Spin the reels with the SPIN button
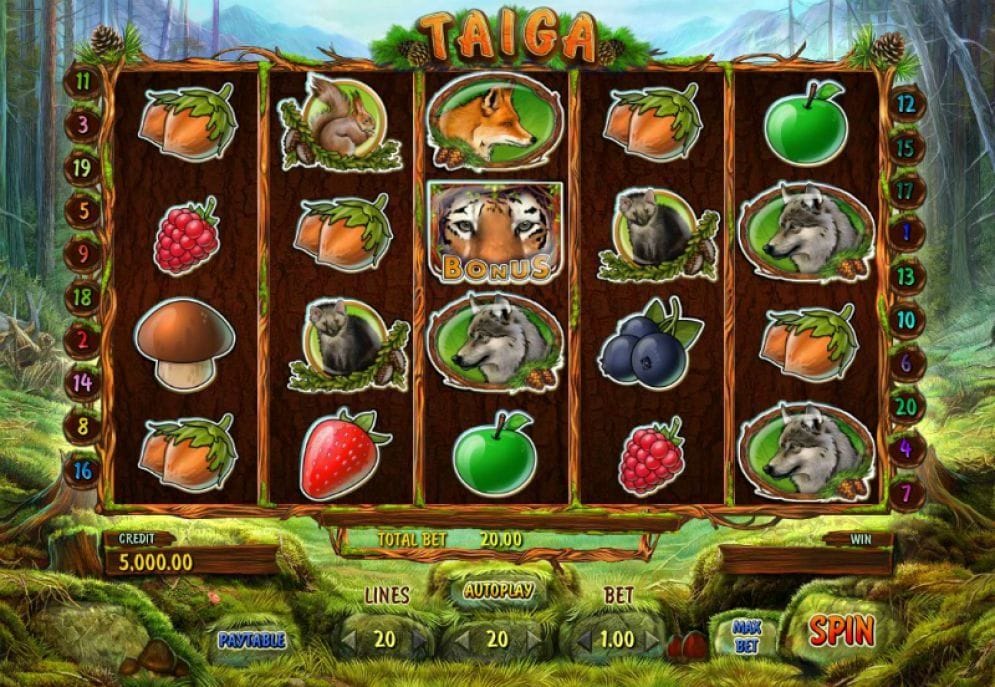Image resolution: width=995 pixels, height=687 pixels. pos(841,630)
